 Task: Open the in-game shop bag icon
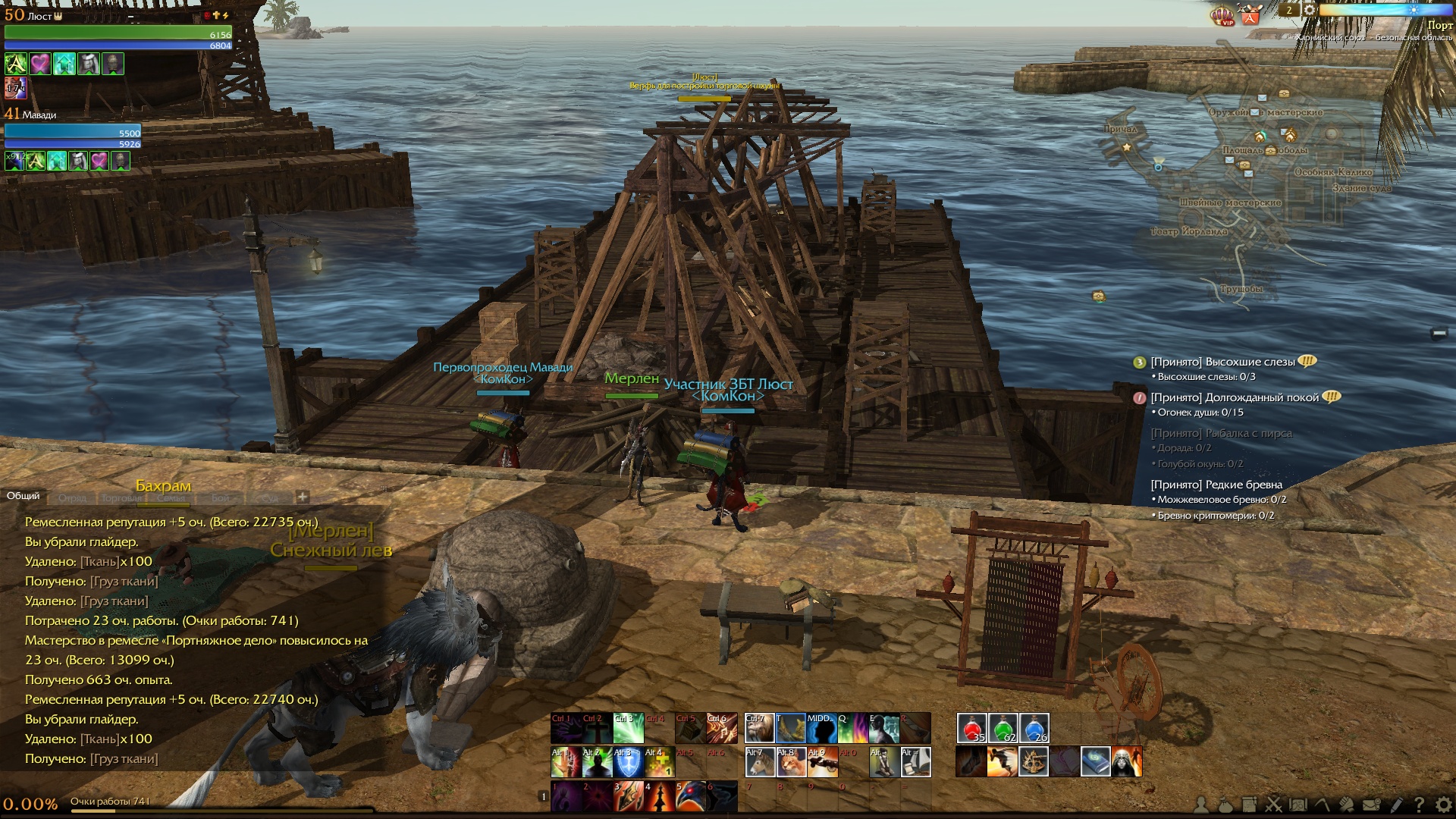[1250, 14]
